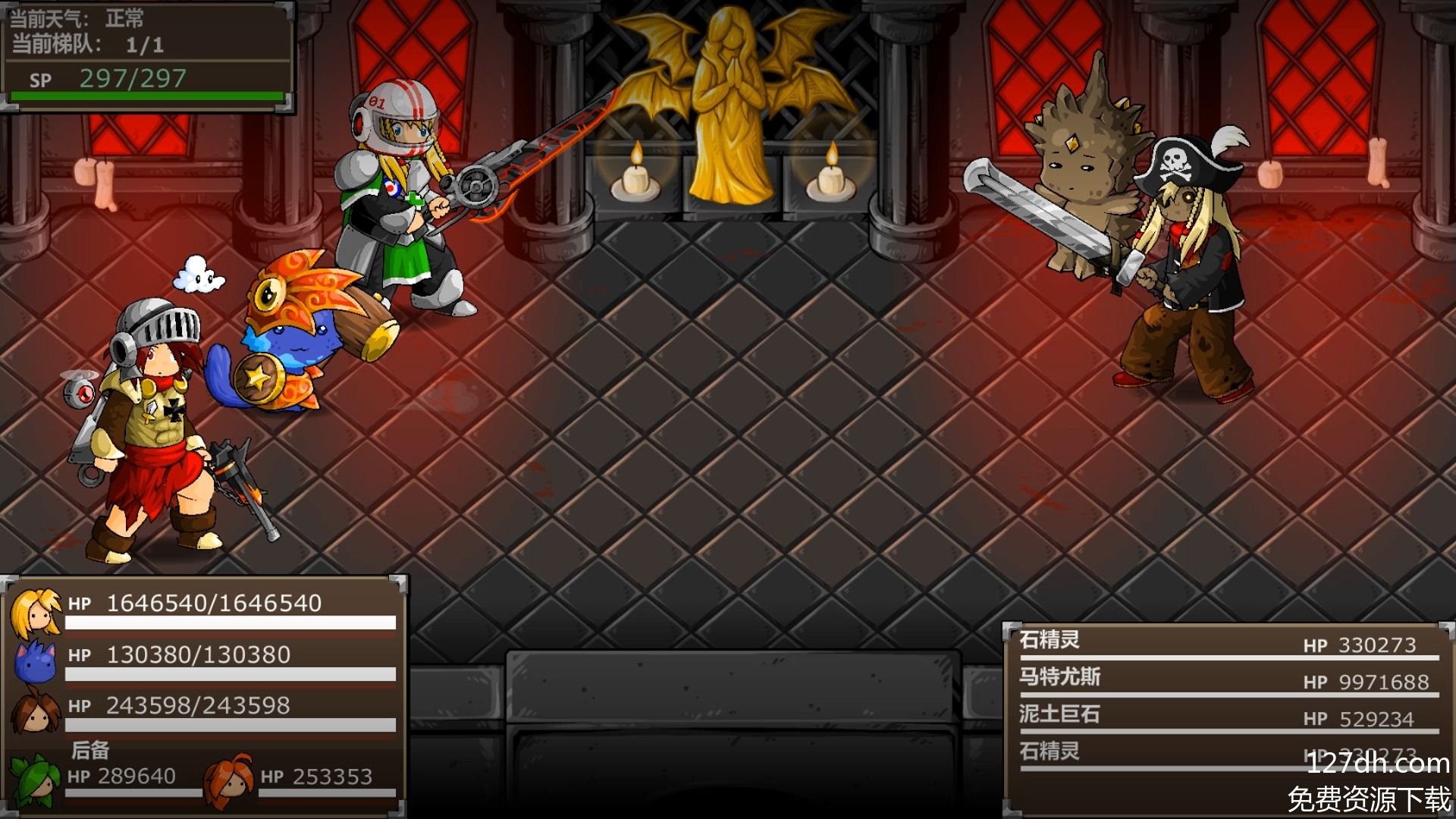Click the blonde hero portrait
Screen dimensions: 1456x819
point(35,612)
